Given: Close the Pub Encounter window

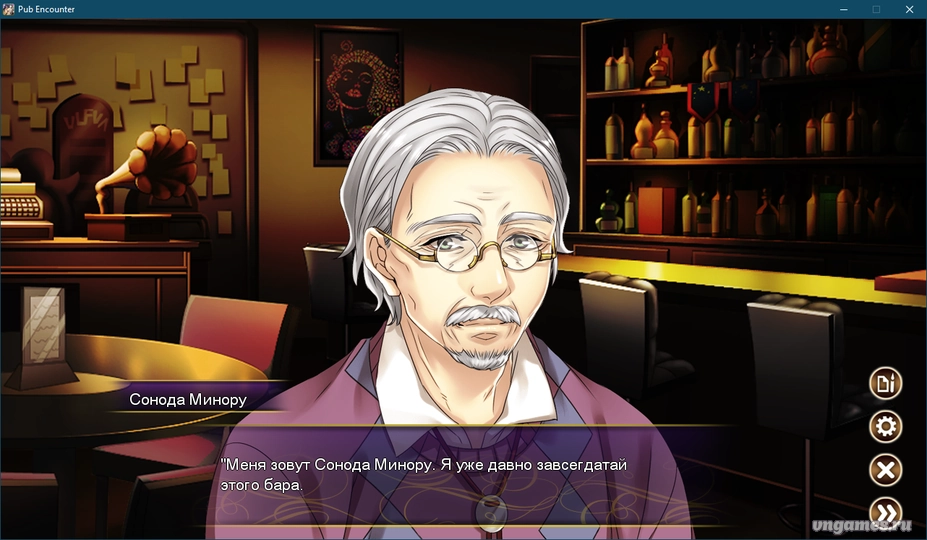Looking at the screenshot, I should pos(908,9).
